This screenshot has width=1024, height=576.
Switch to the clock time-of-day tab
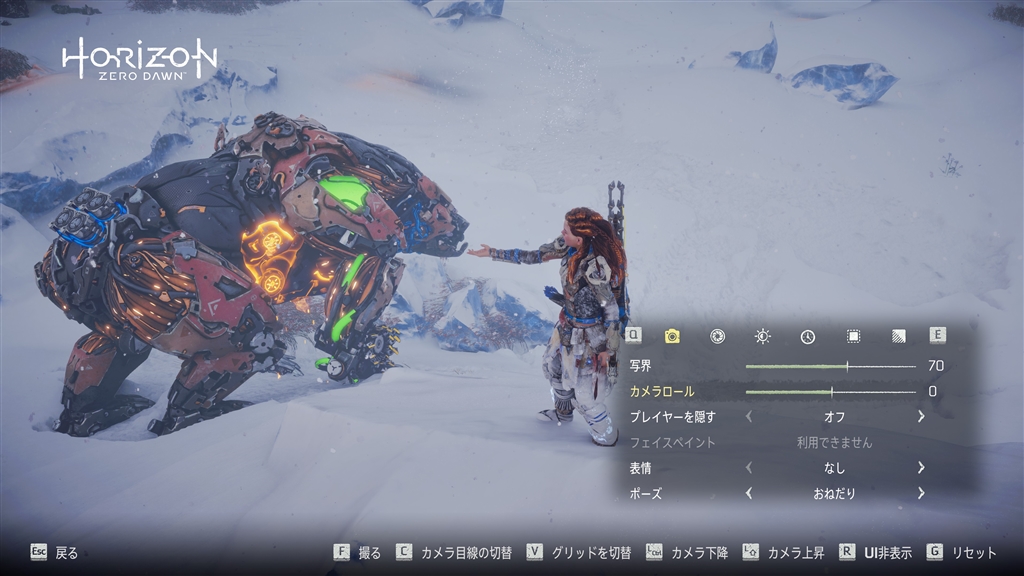coord(808,336)
